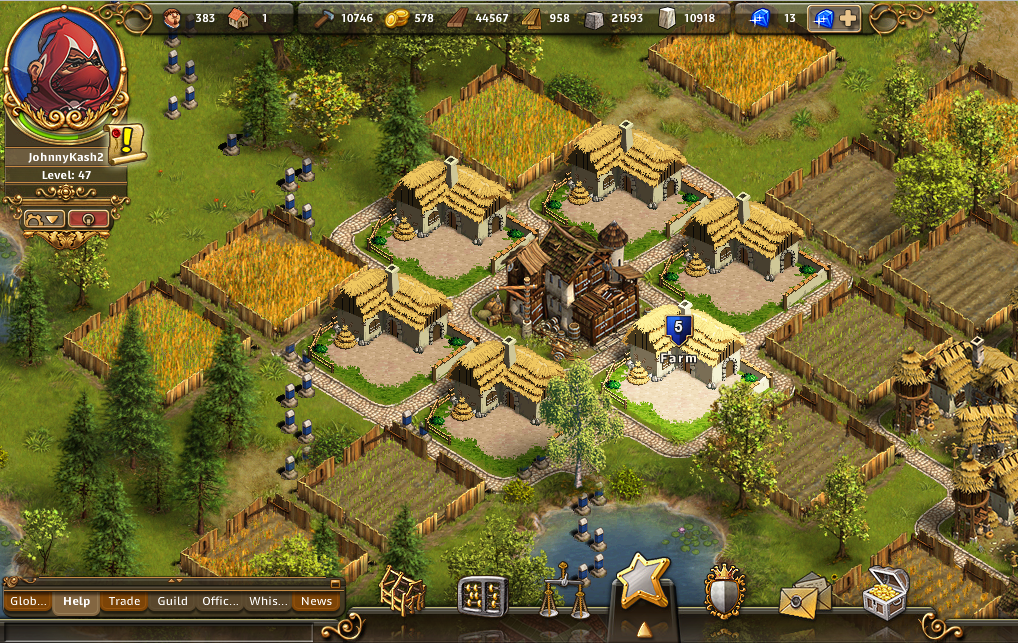Switch to the Global chat tab
Image resolution: width=1018 pixels, height=643 pixels.
[28, 601]
